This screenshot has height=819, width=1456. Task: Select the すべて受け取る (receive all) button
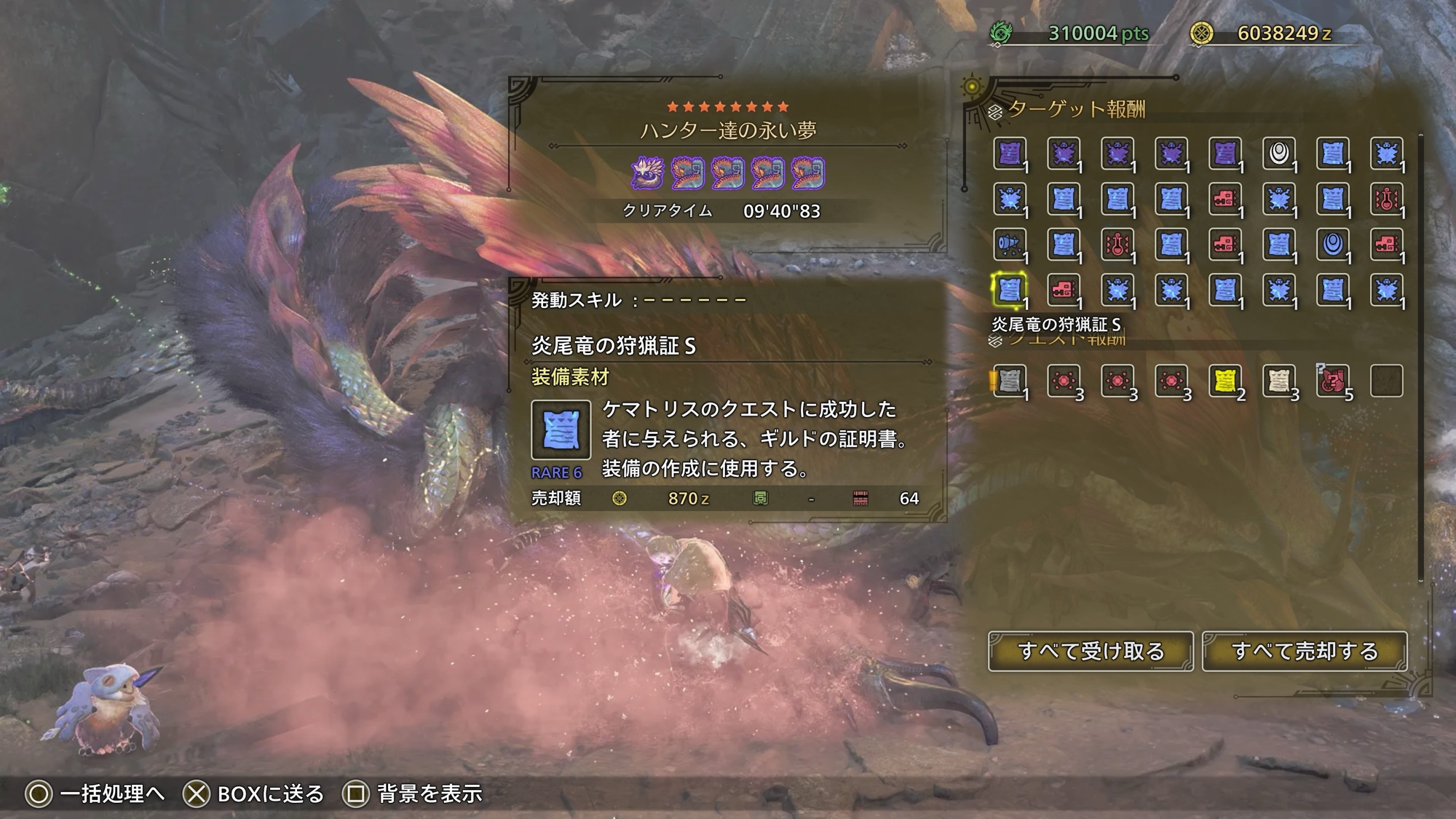pyautogui.click(x=1090, y=651)
